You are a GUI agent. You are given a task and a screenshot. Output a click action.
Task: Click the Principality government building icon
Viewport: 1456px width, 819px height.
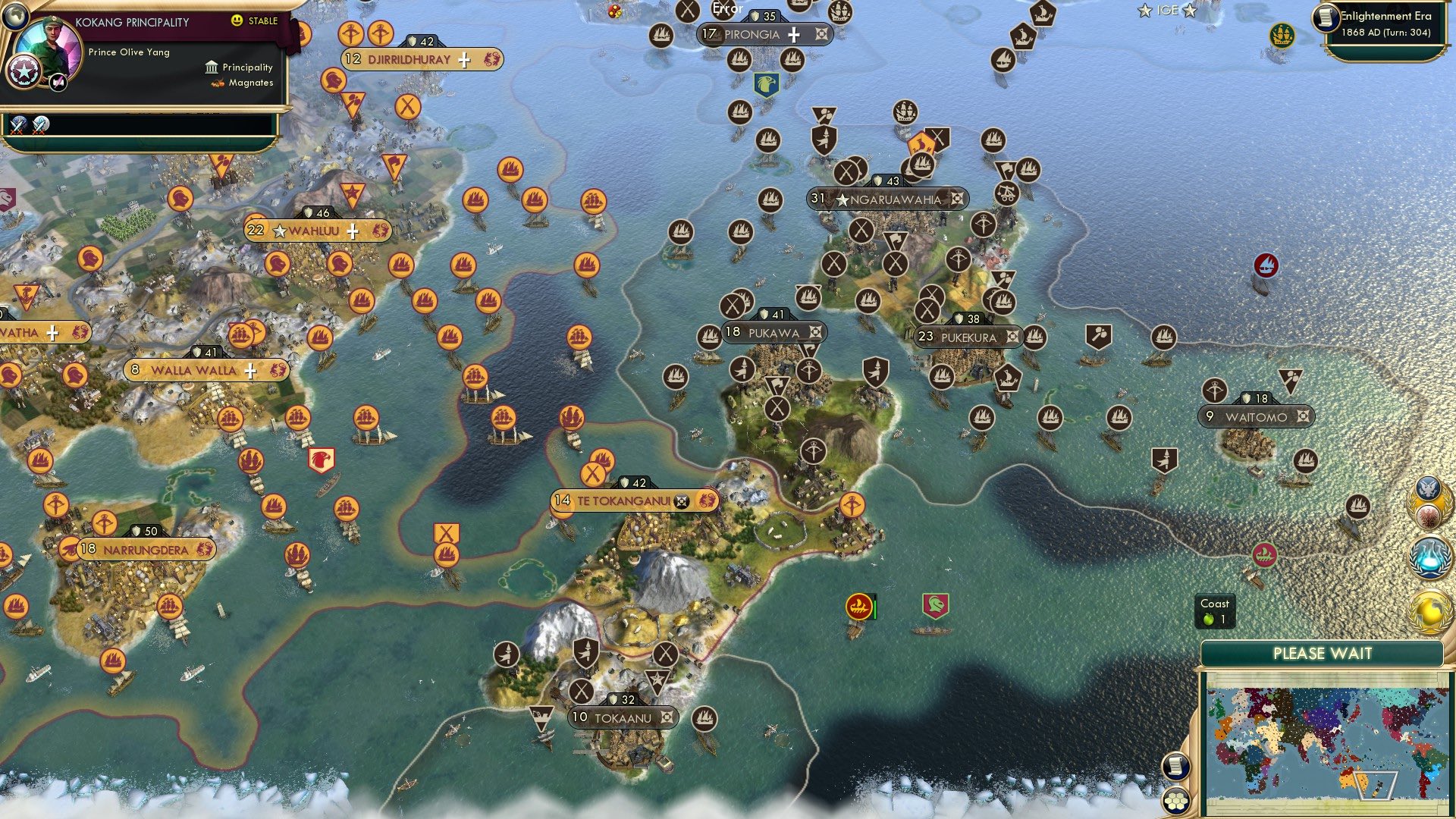tap(210, 68)
